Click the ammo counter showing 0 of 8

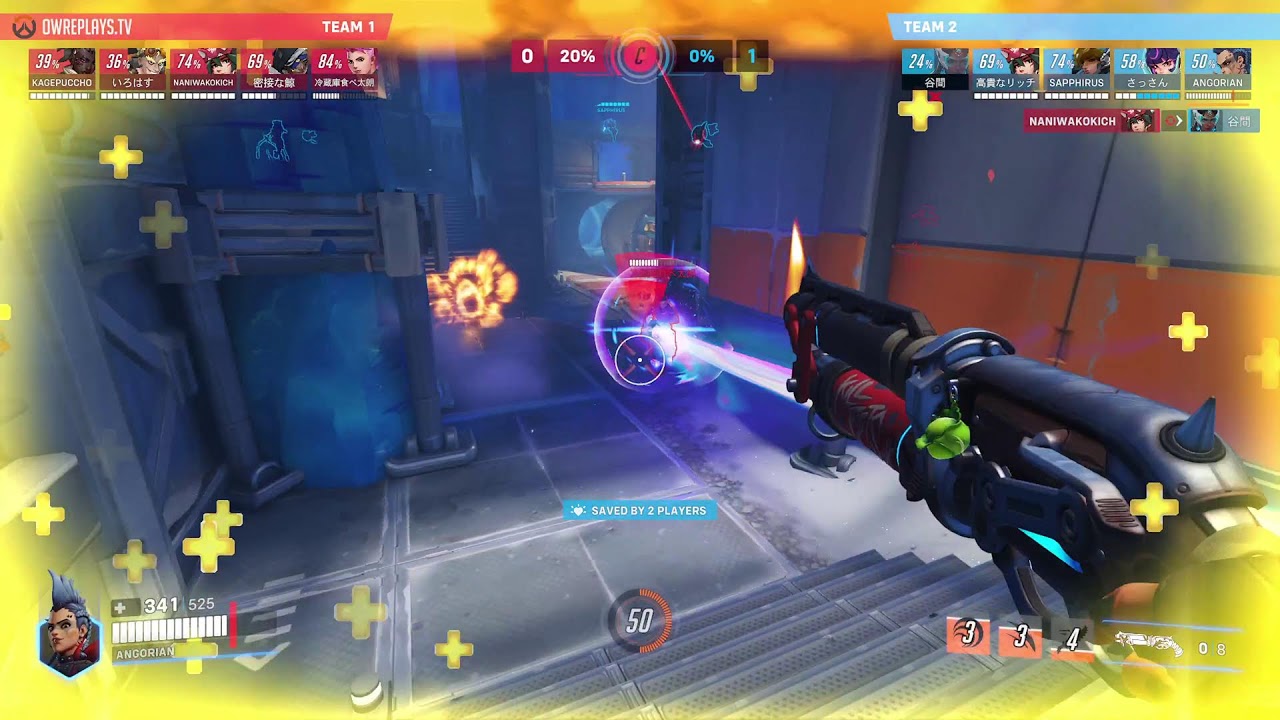click(1212, 646)
